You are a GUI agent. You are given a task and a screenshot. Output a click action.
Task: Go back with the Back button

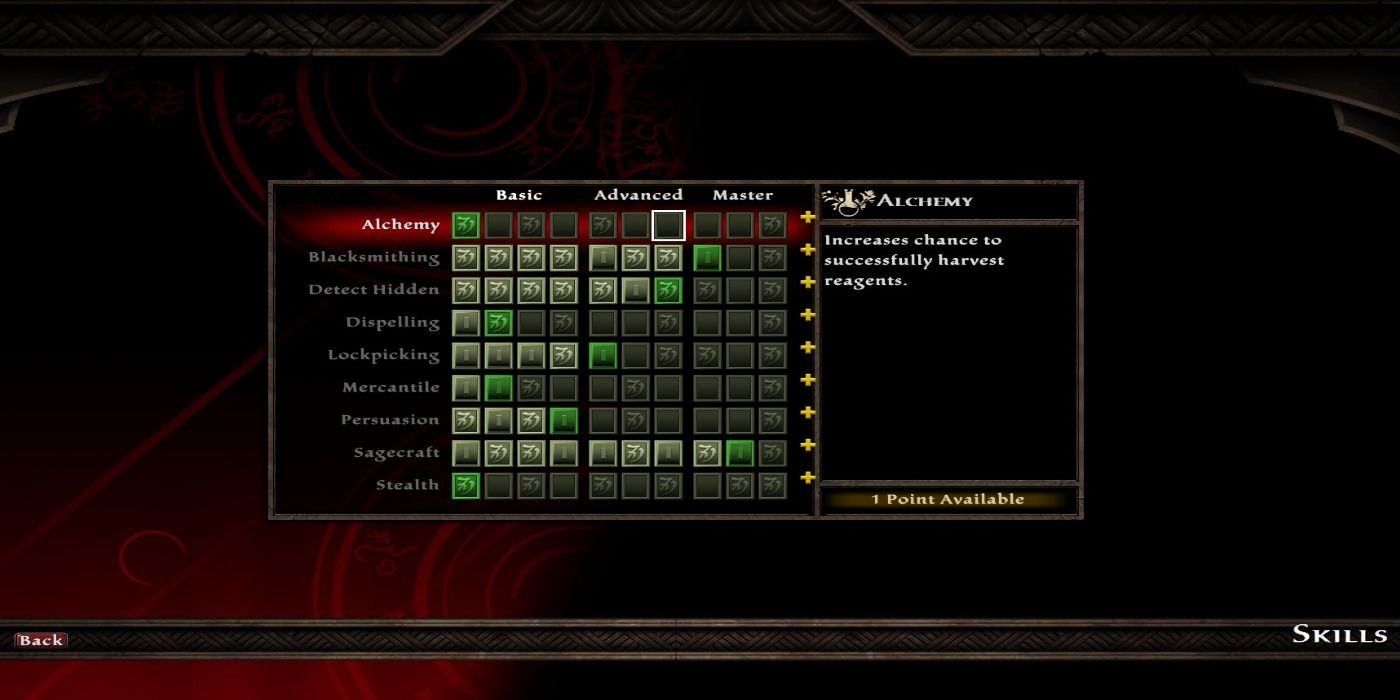tap(41, 640)
